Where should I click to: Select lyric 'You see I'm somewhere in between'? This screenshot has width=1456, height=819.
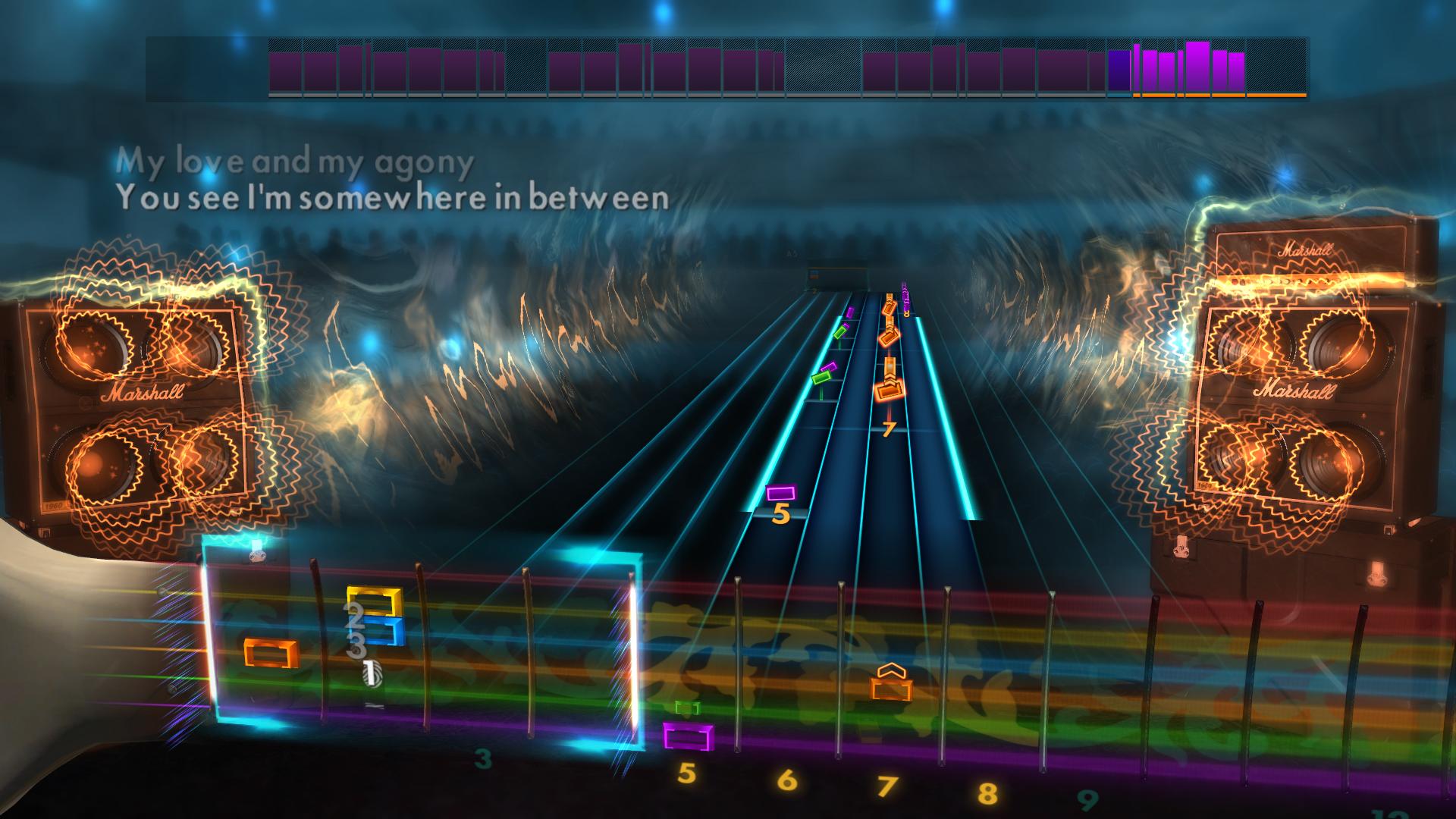pos(394,199)
